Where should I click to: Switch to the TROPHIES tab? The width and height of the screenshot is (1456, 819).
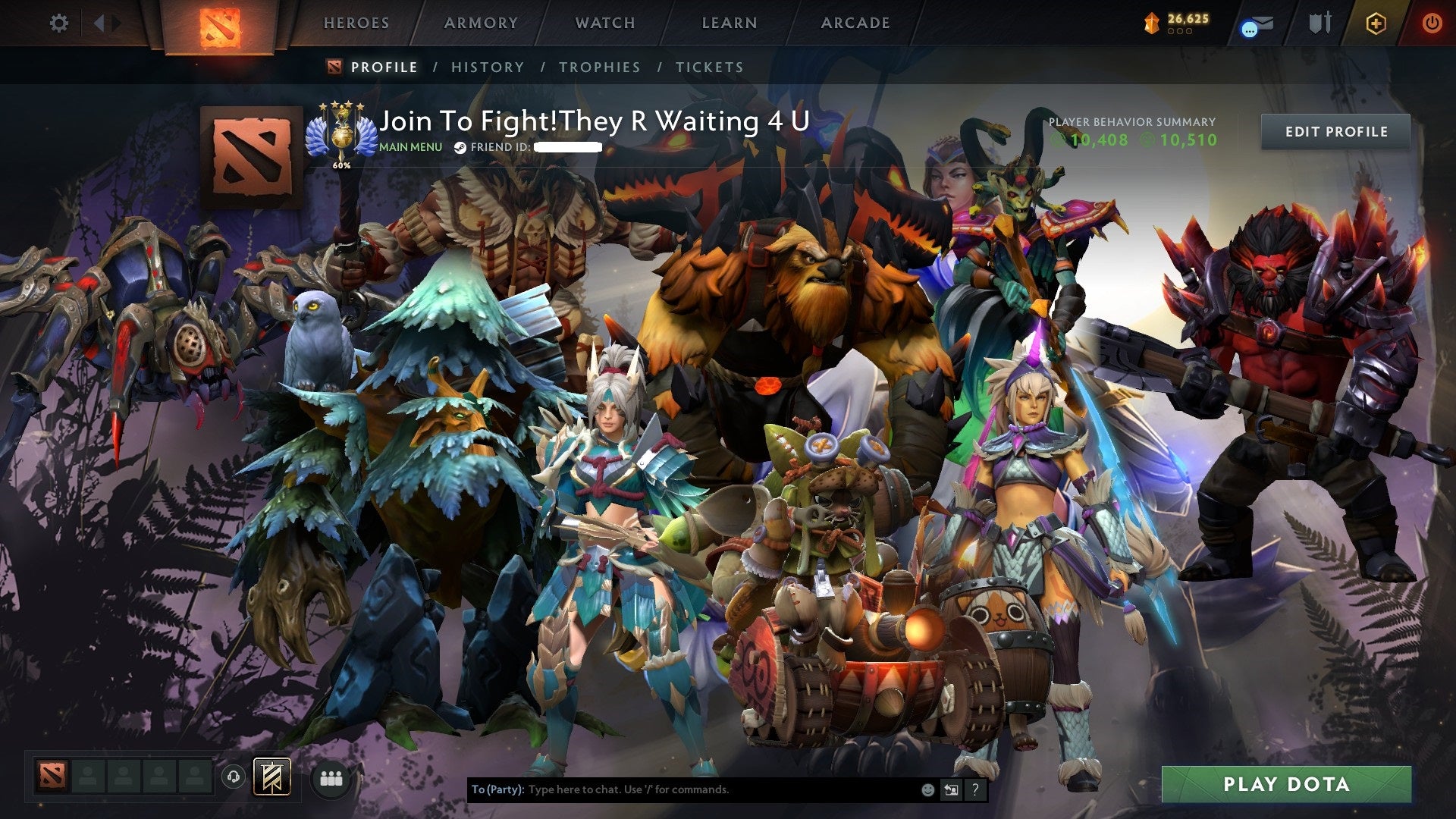(x=600, y=67)
